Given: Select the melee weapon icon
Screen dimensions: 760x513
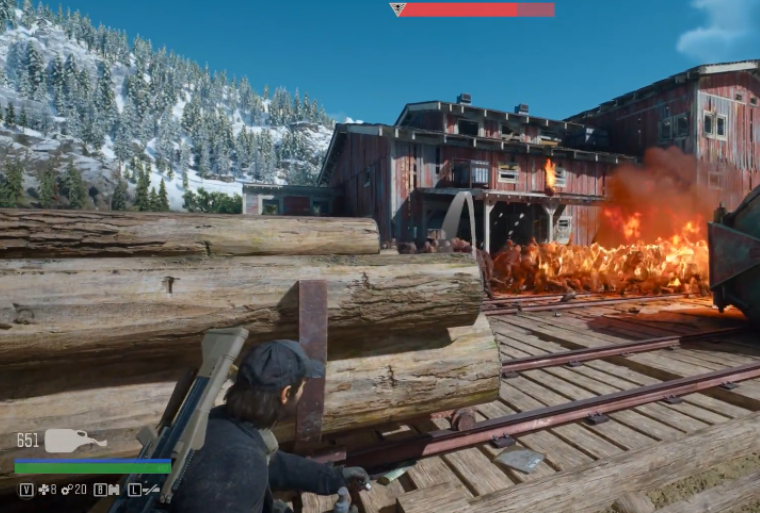Looking at the screenshot, I should 150,489.
